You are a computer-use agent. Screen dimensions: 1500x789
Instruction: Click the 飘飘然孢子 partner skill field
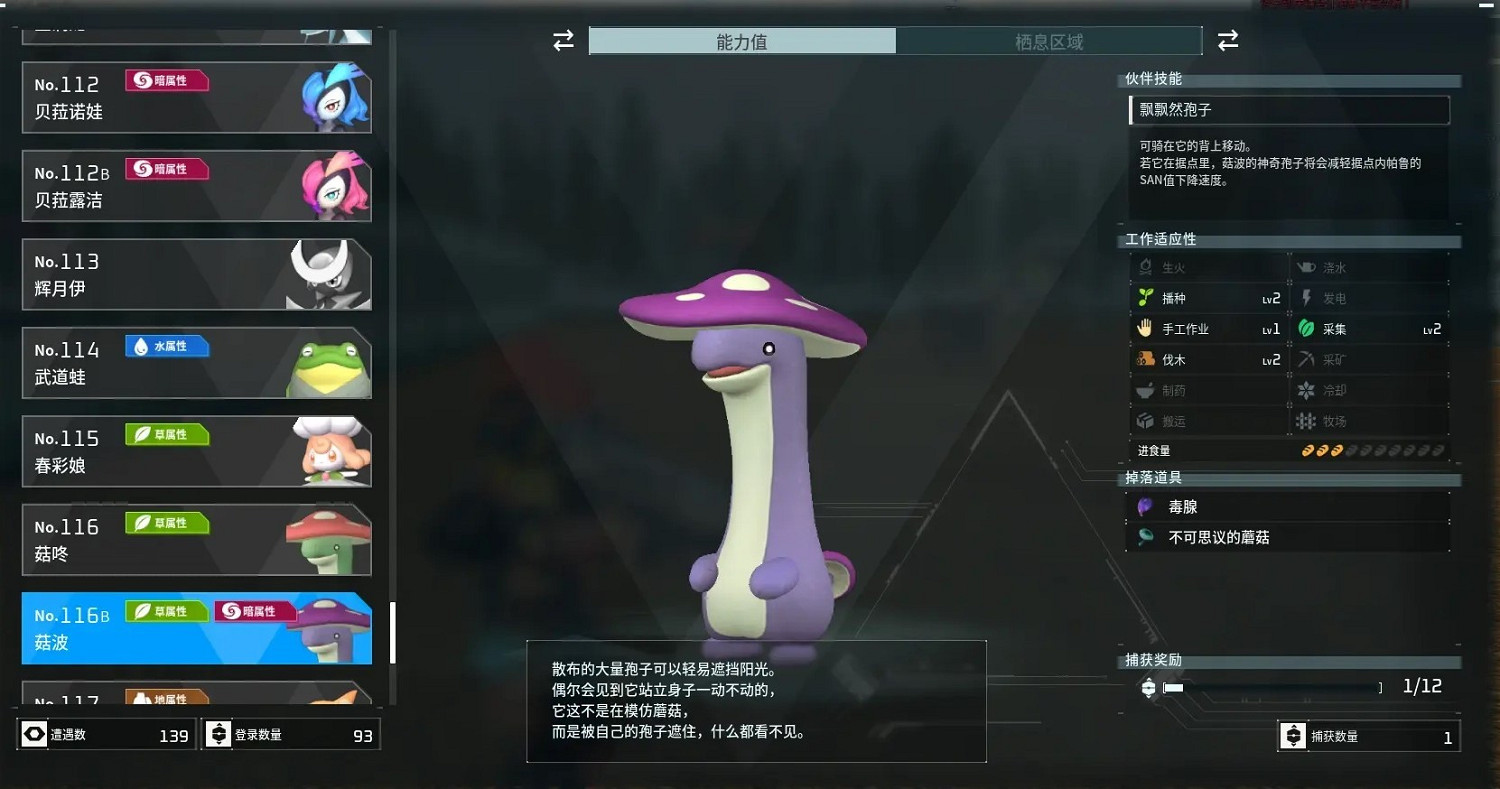point(1289,110)
